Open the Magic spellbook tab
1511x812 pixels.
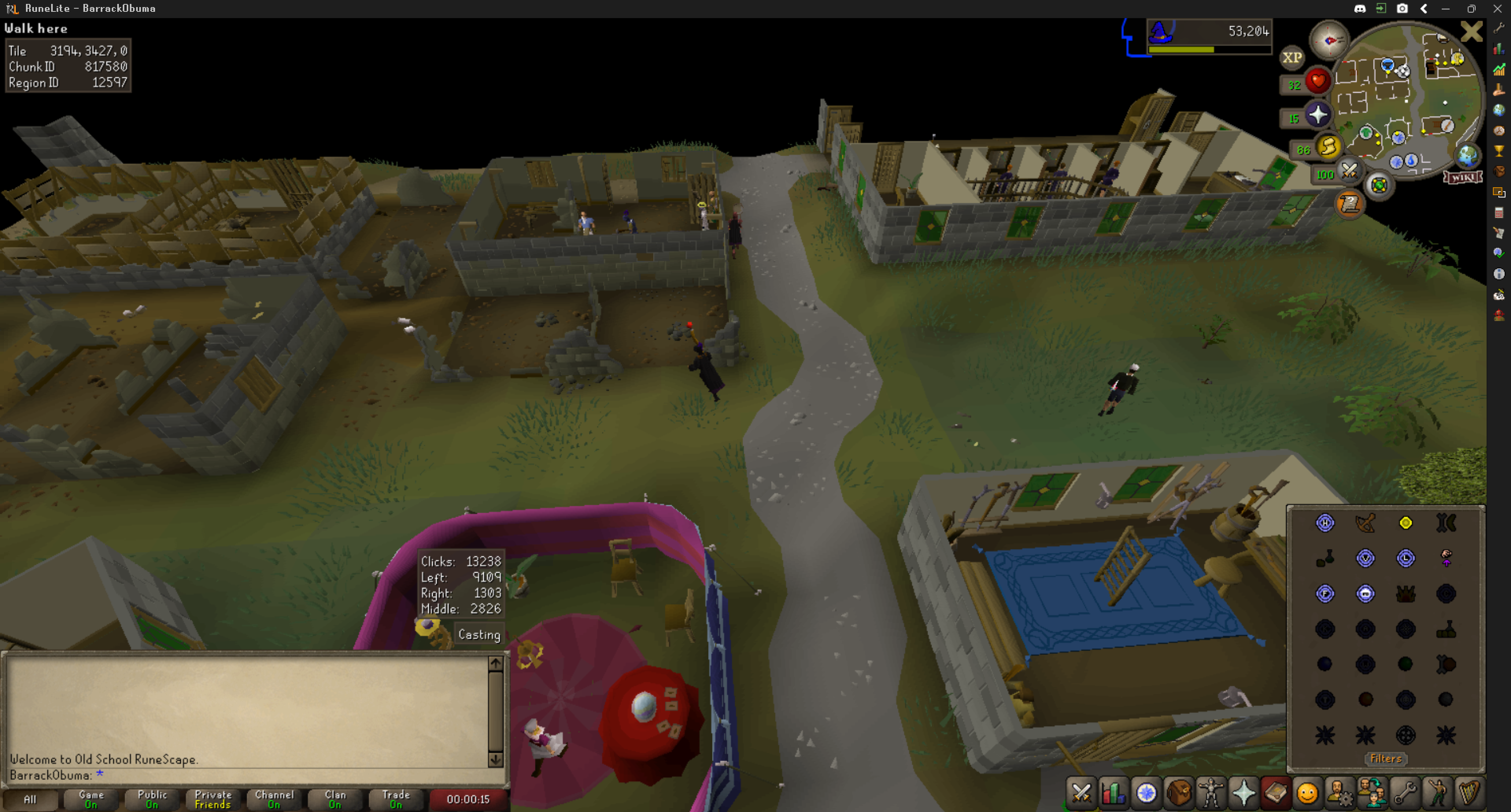pyautogui.click(x=1276, y=793)
